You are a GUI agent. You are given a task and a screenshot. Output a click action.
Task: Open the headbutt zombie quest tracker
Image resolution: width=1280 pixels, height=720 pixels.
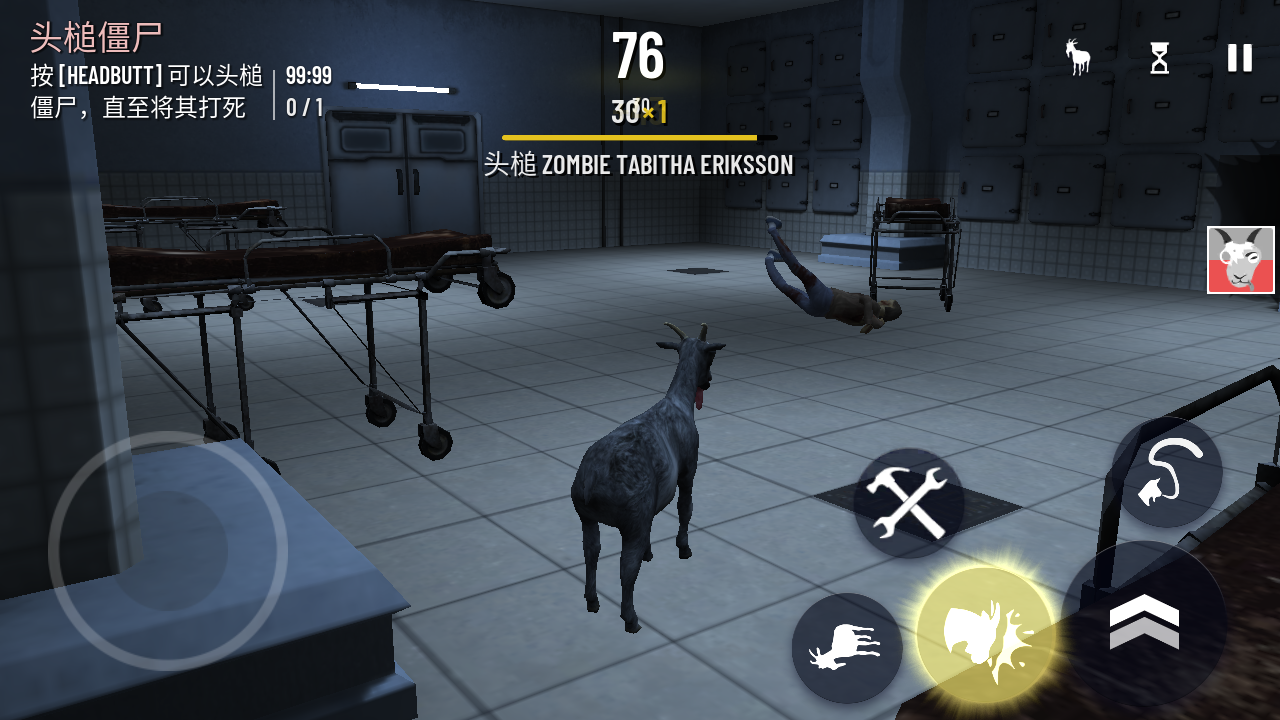[150, 72]
